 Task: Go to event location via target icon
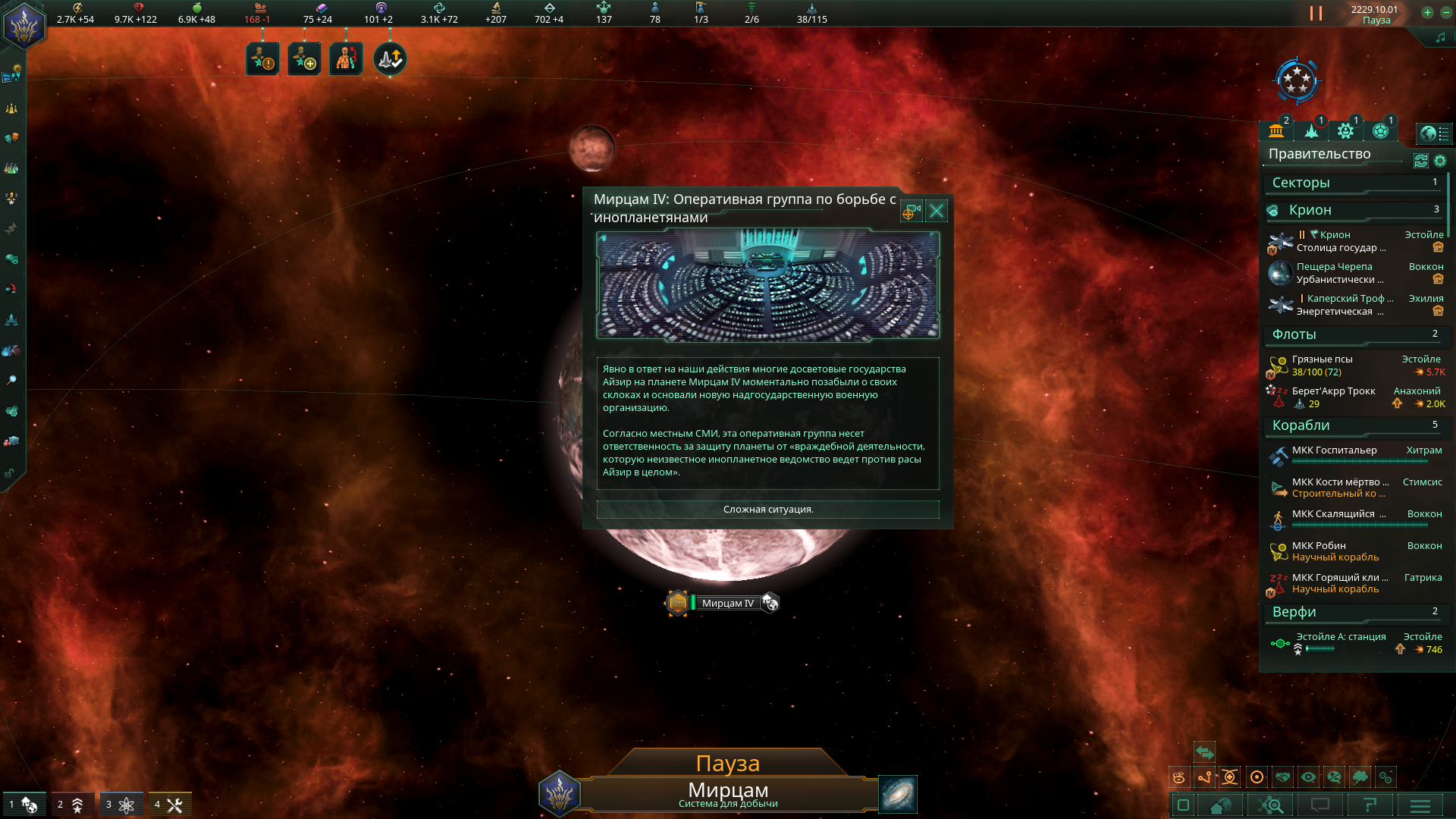tap(911, 212)
